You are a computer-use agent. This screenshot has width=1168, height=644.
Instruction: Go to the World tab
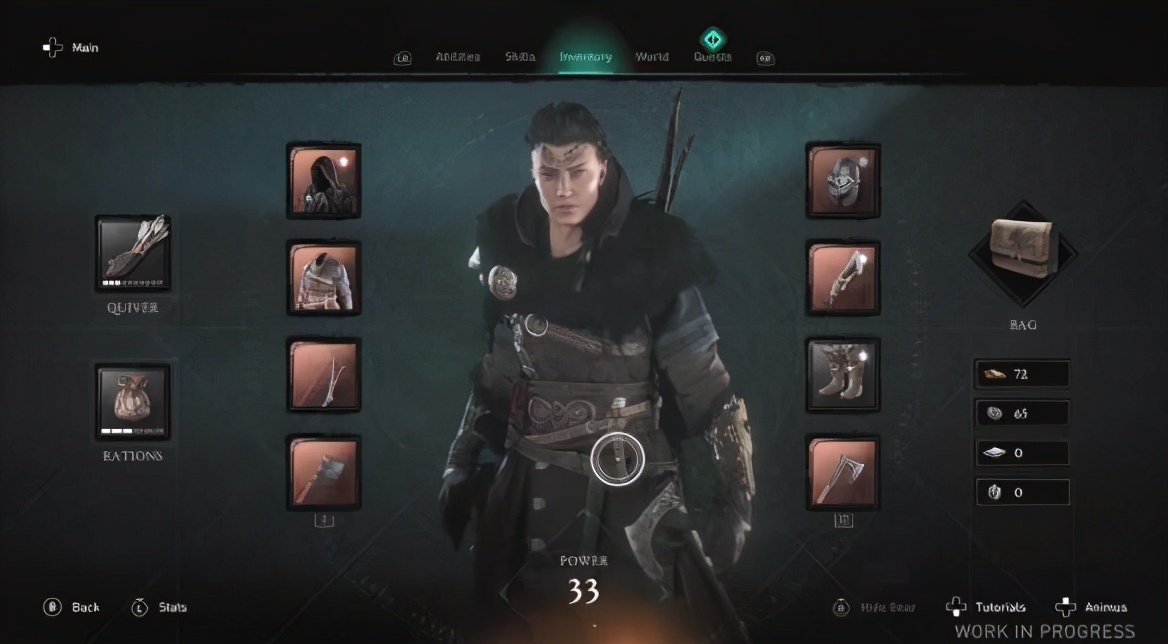[x=652, y=57]
